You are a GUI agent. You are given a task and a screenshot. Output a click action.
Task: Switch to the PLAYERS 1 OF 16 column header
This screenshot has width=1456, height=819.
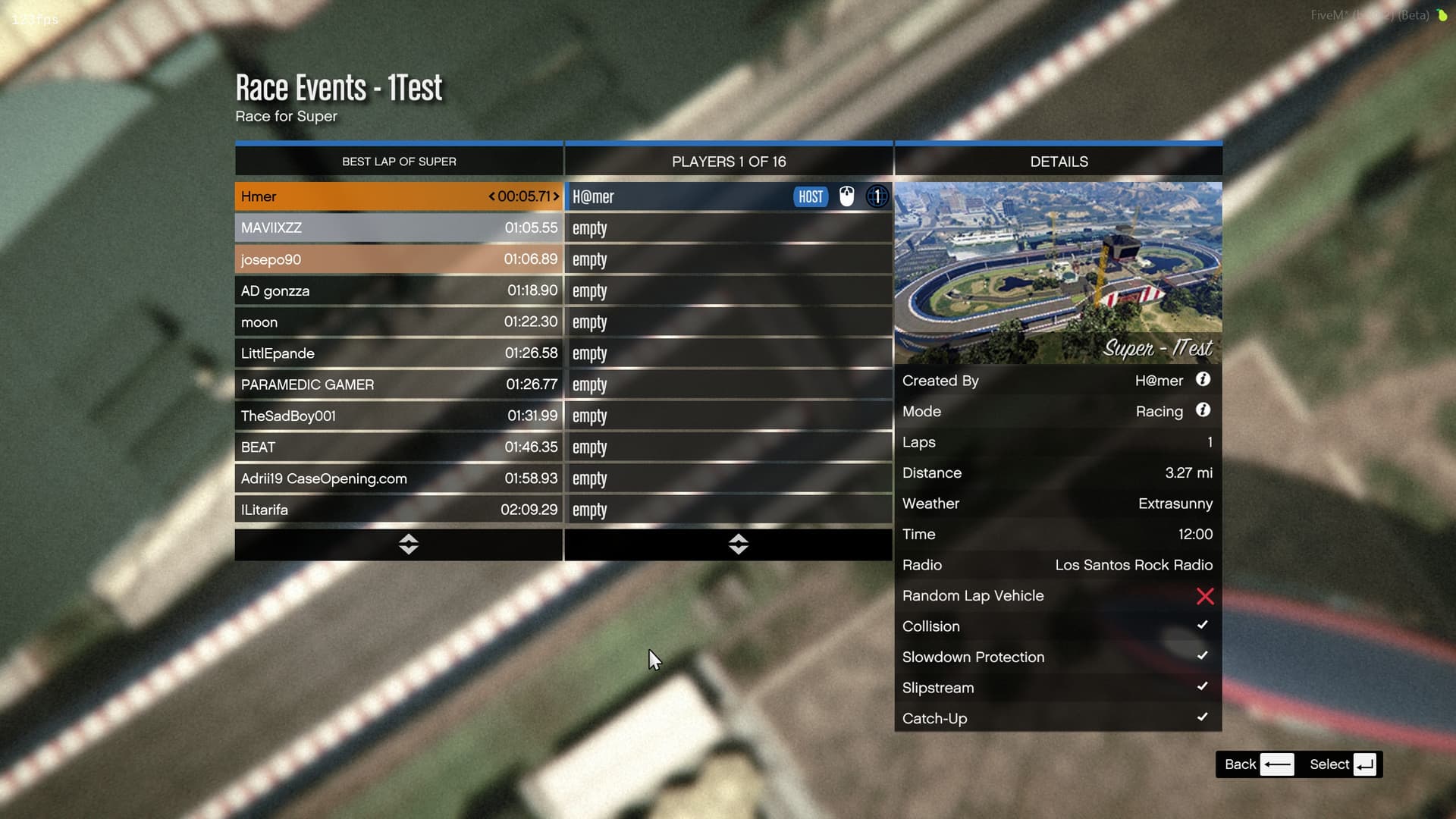pos(729,161)
